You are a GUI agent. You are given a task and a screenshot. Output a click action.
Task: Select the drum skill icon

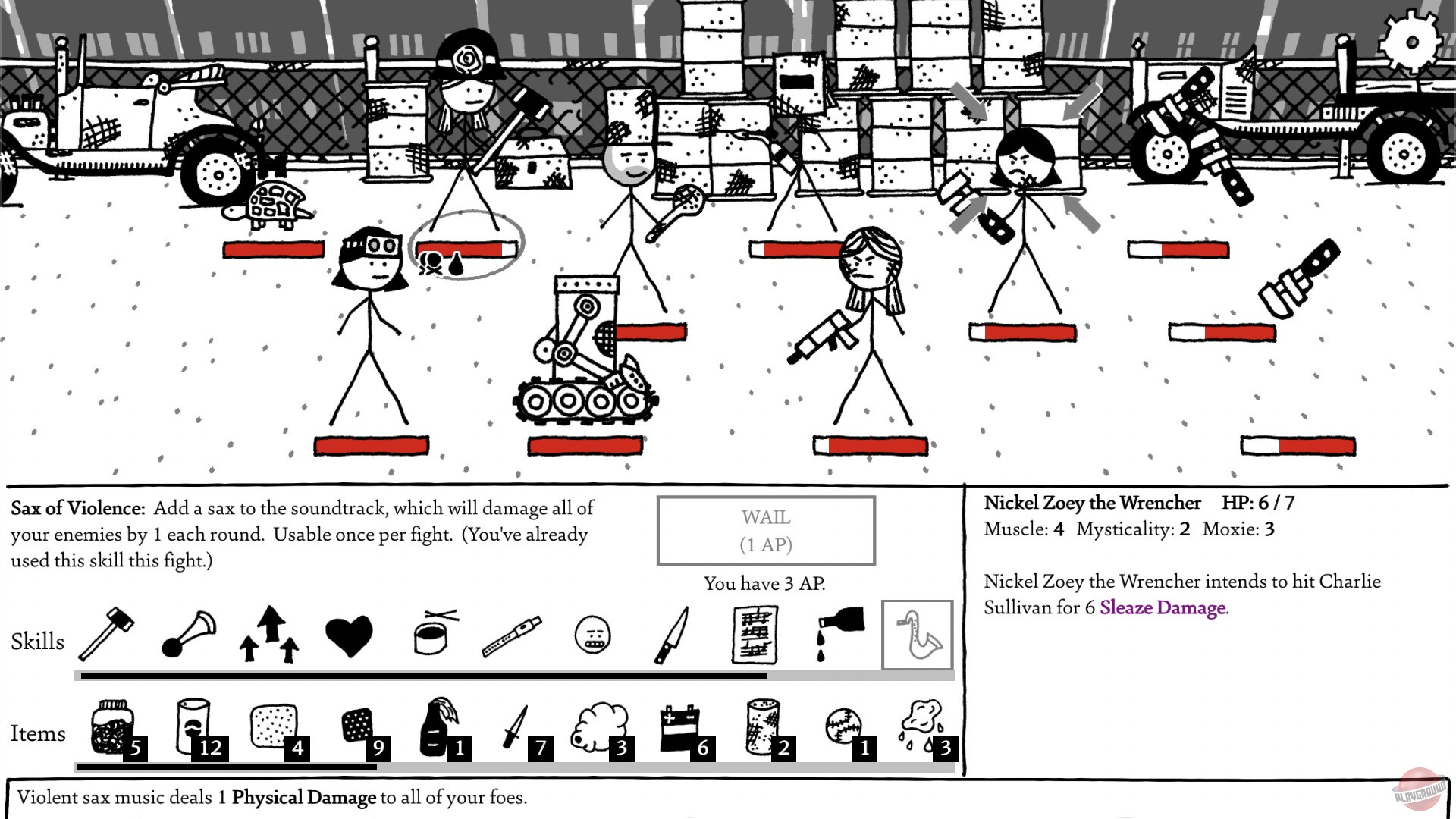[428, 637]
